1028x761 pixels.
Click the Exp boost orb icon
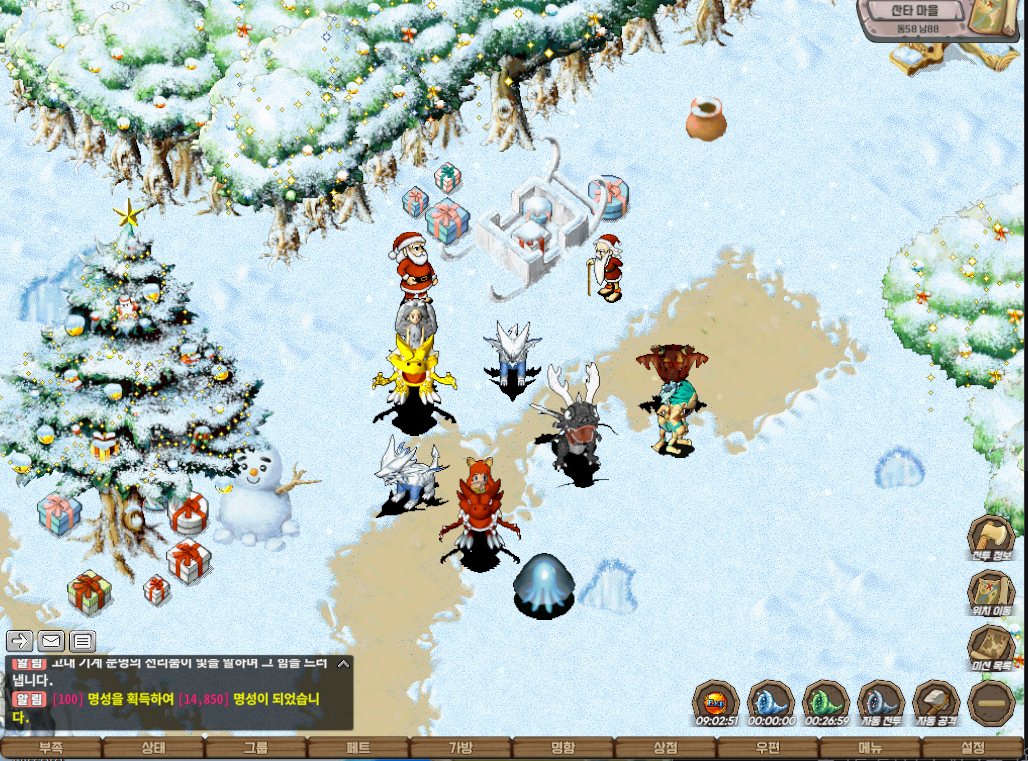click(716, 701)
